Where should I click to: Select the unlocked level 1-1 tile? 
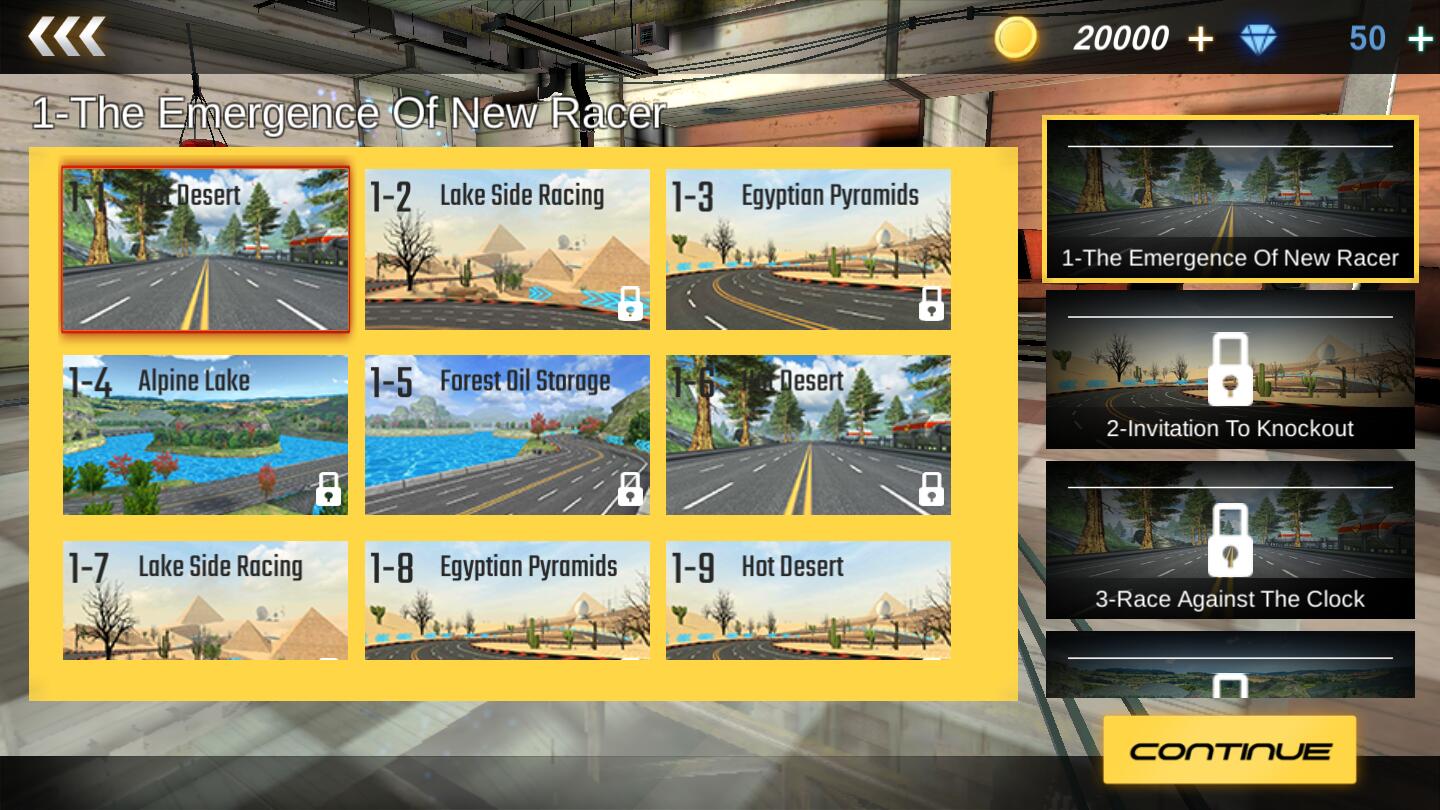(x=206, y=249)
